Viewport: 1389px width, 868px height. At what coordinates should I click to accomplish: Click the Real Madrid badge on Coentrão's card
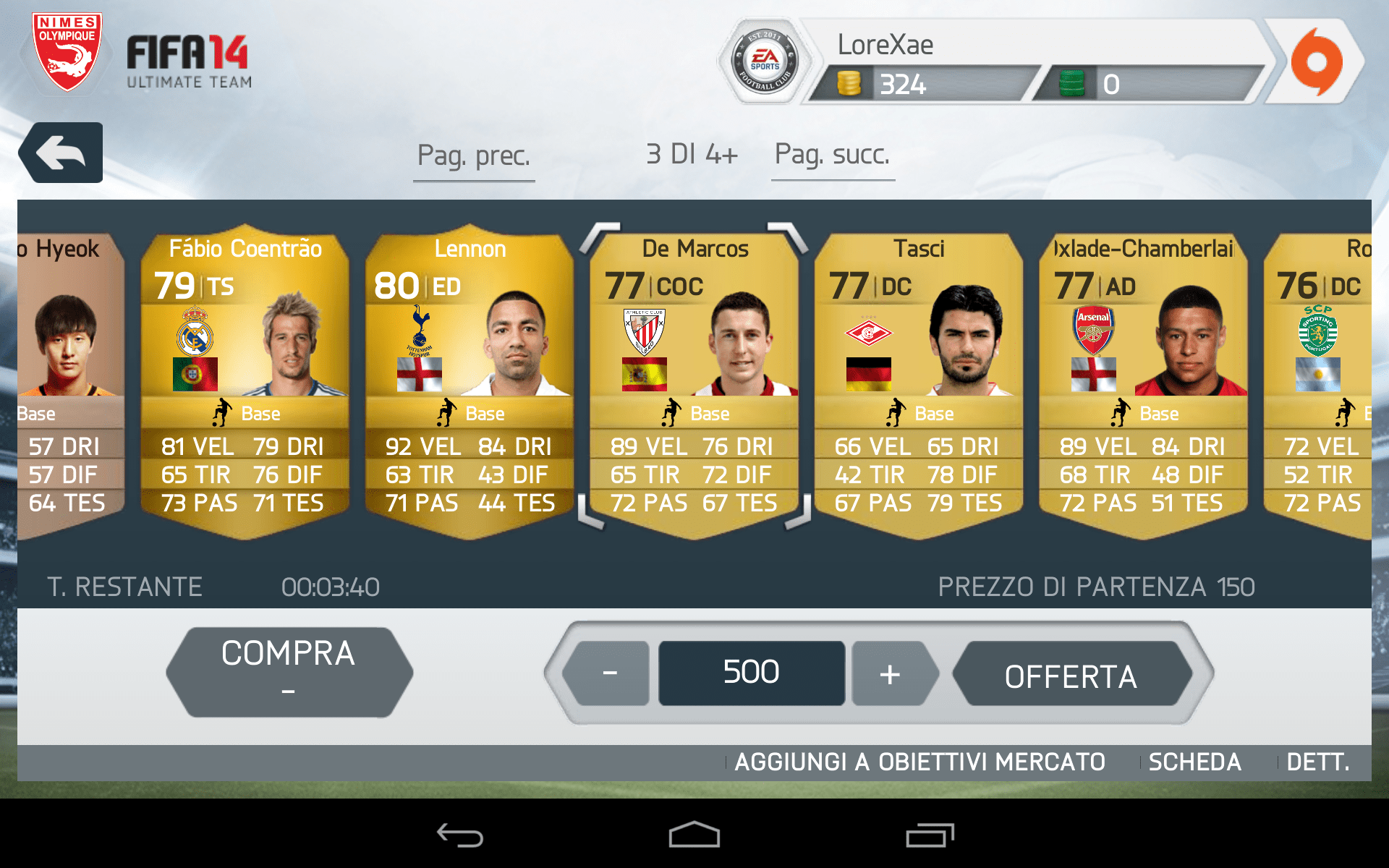[x=195, y=329]
